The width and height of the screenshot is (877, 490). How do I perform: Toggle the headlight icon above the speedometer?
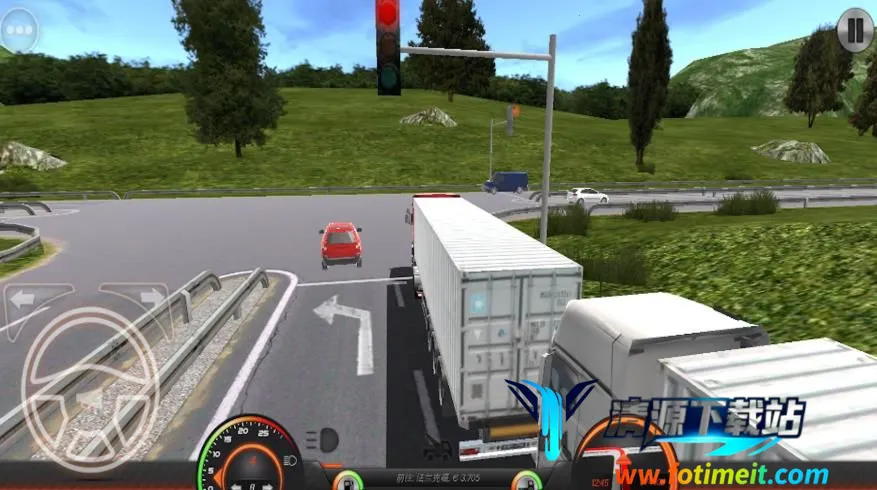[324, 438]
